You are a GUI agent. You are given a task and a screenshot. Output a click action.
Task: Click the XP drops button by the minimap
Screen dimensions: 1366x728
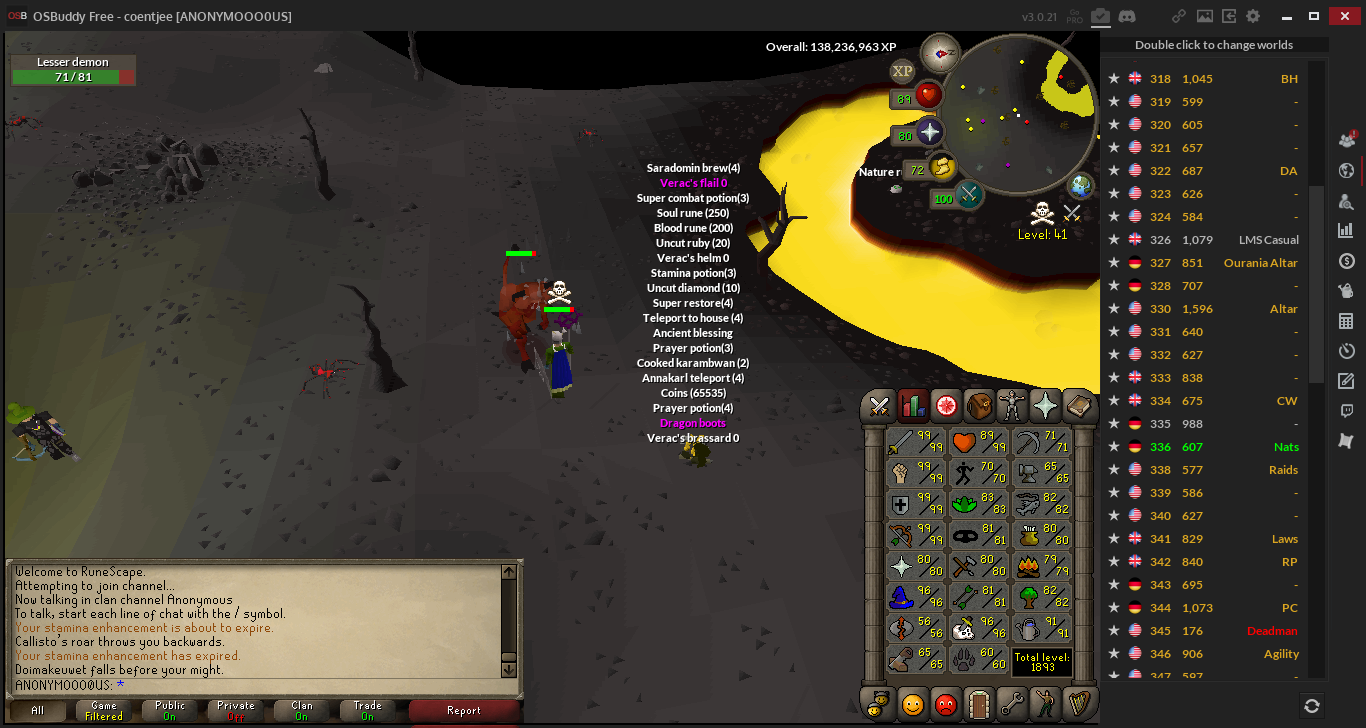coord(902,71)
